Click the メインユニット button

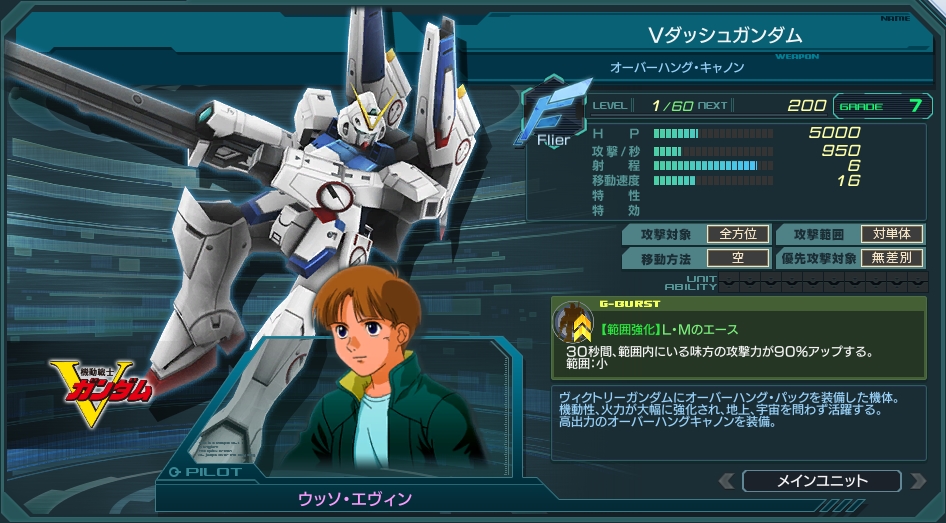coord(822,481)
